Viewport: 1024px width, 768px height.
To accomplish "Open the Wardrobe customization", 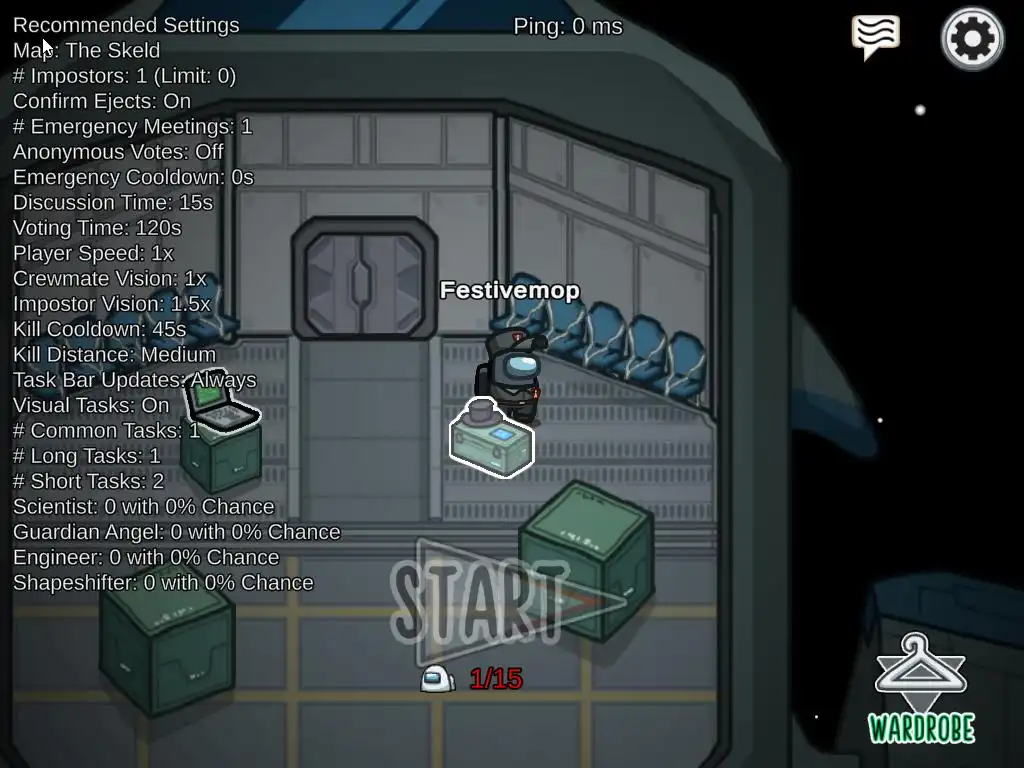I will [x=921, y=689].
